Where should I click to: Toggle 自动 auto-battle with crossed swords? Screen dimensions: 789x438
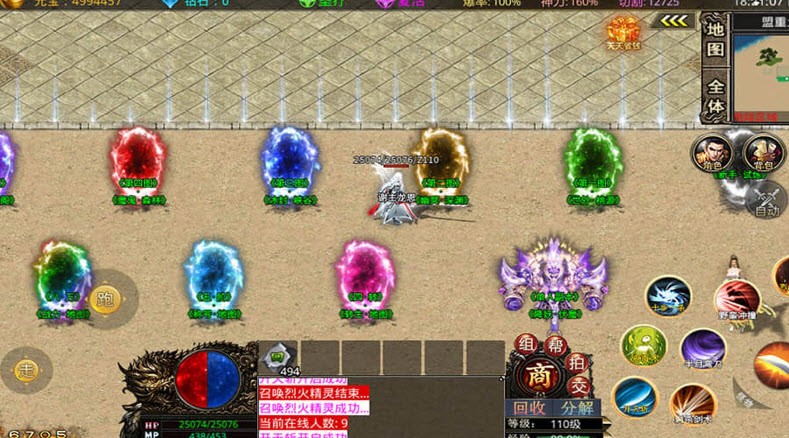tap(766, 199)
